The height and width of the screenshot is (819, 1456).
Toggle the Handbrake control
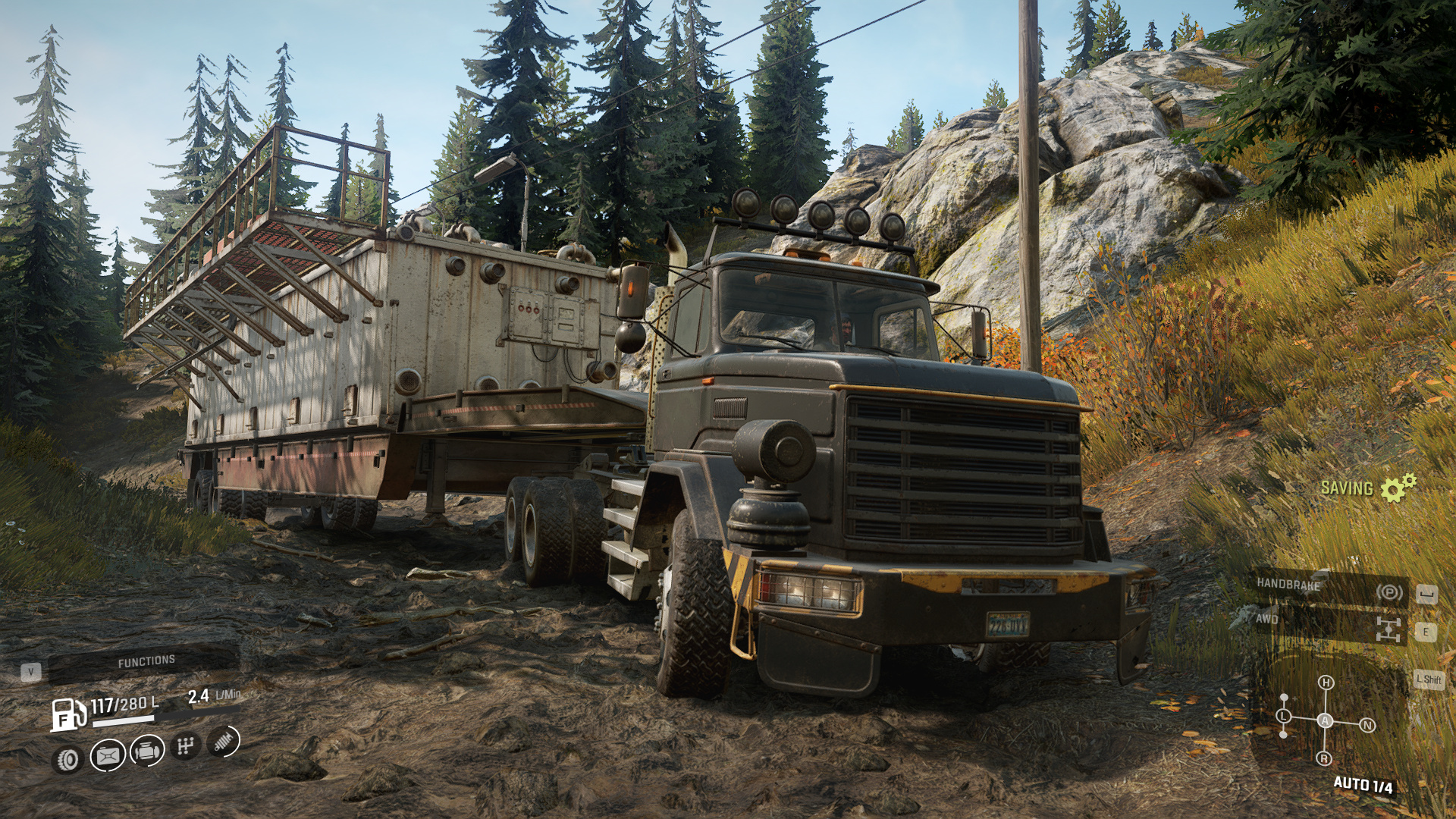1328,586
